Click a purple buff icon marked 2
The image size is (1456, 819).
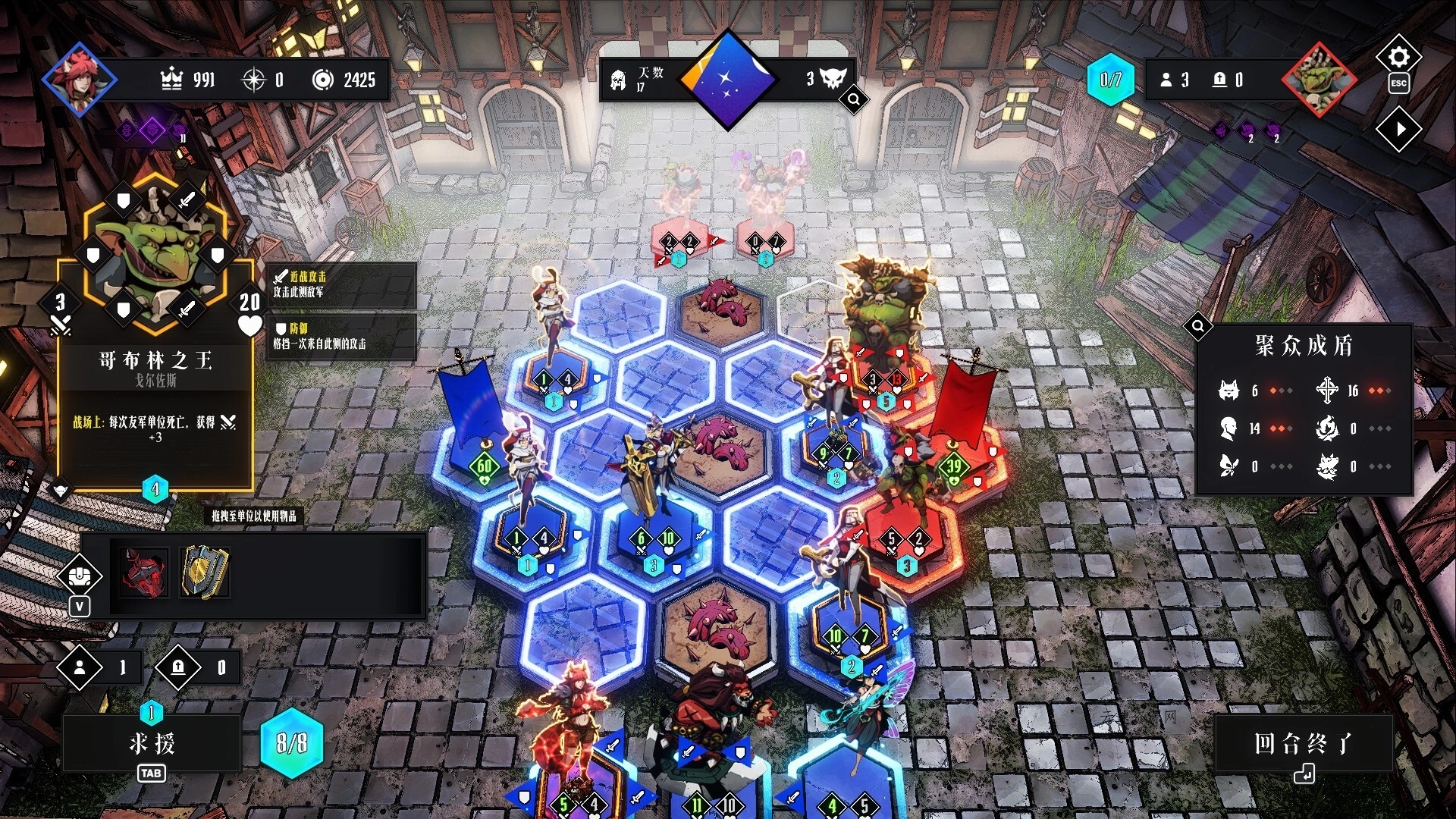point(1249,130)
